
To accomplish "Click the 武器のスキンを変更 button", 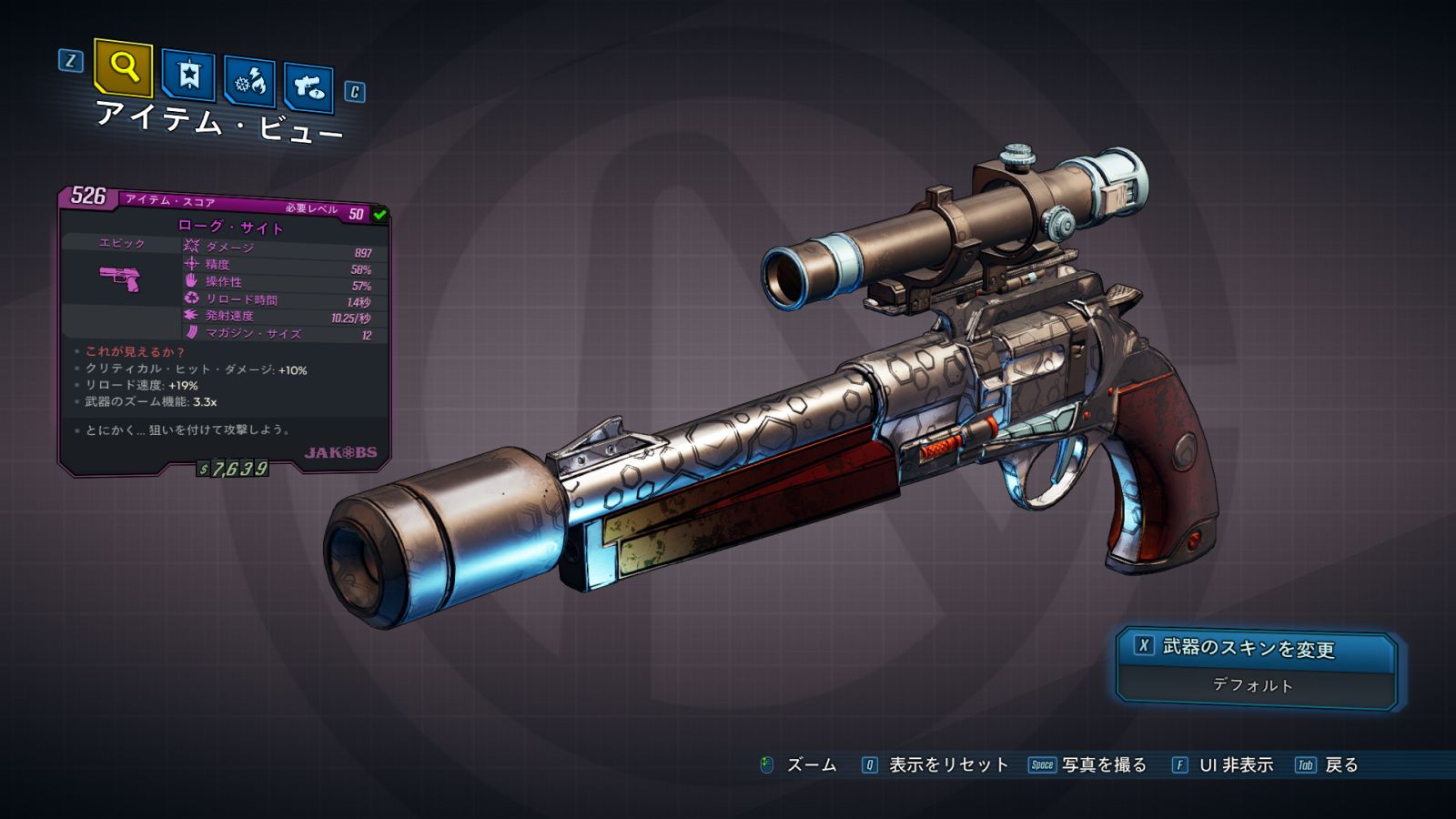I will pyautogui.click(x=1256, y=648).
